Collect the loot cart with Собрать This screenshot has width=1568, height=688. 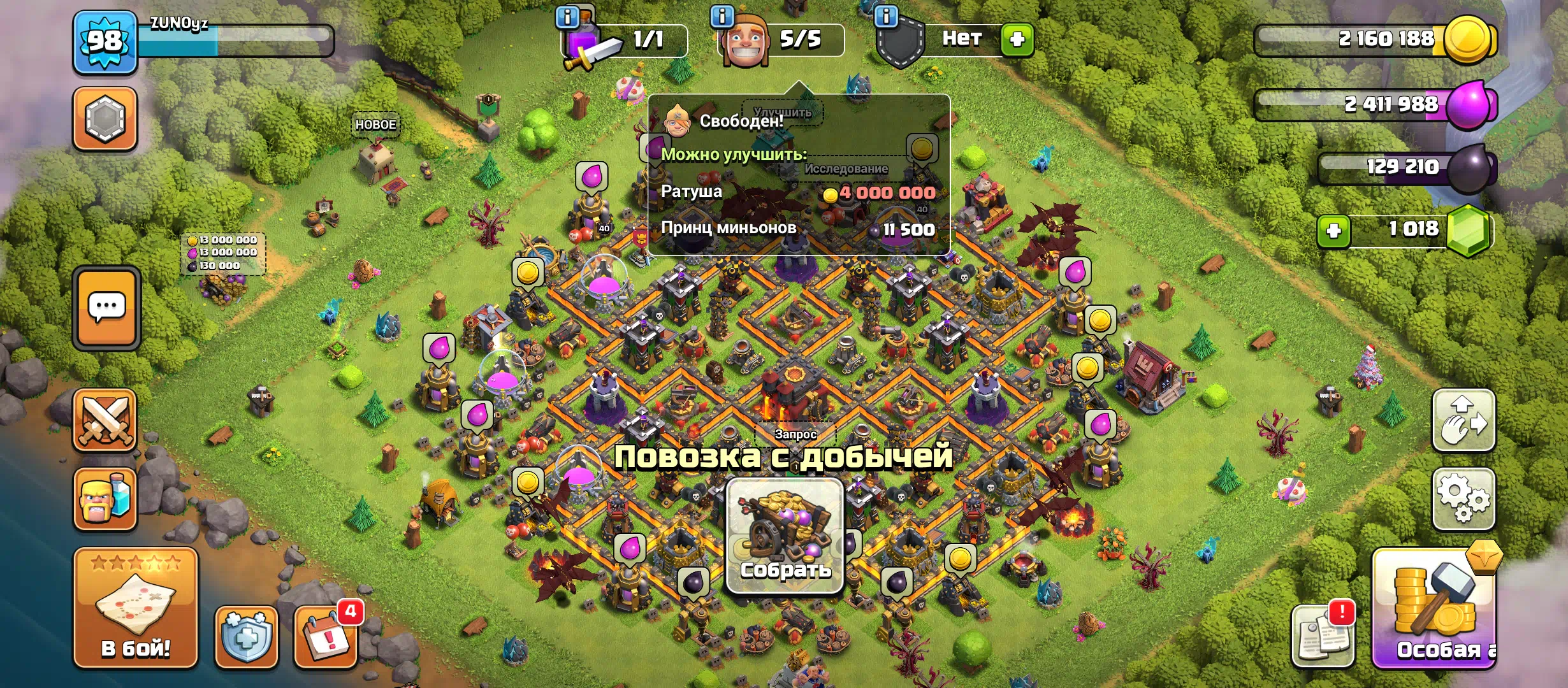pyautogui.click(x=785, y=536)
